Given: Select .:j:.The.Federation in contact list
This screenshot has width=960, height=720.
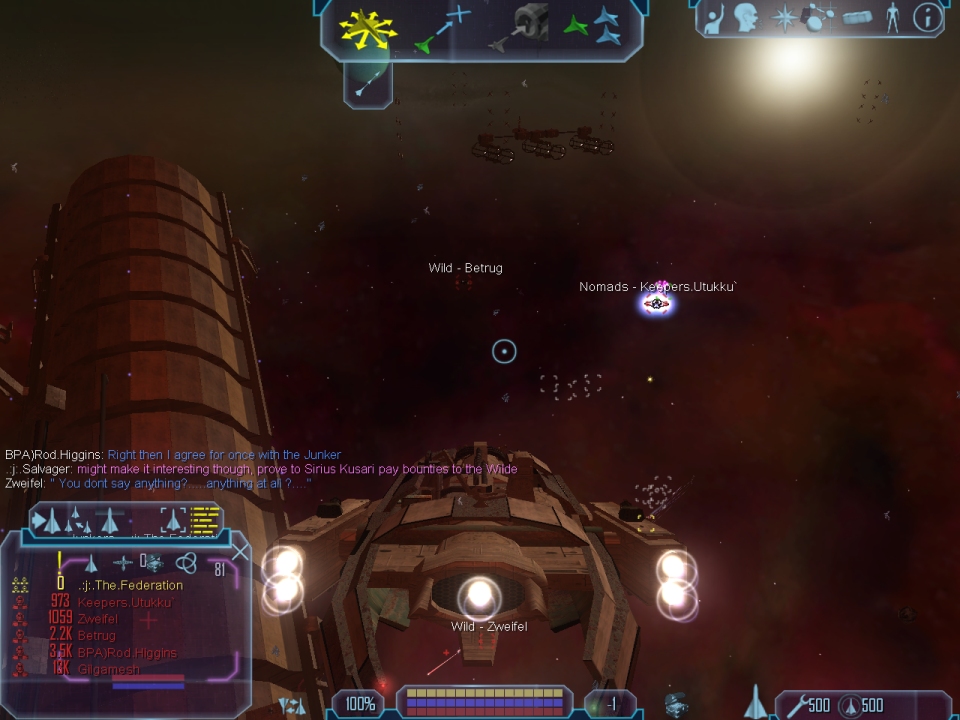Looking at the screenshot, I should coord(132,585).
